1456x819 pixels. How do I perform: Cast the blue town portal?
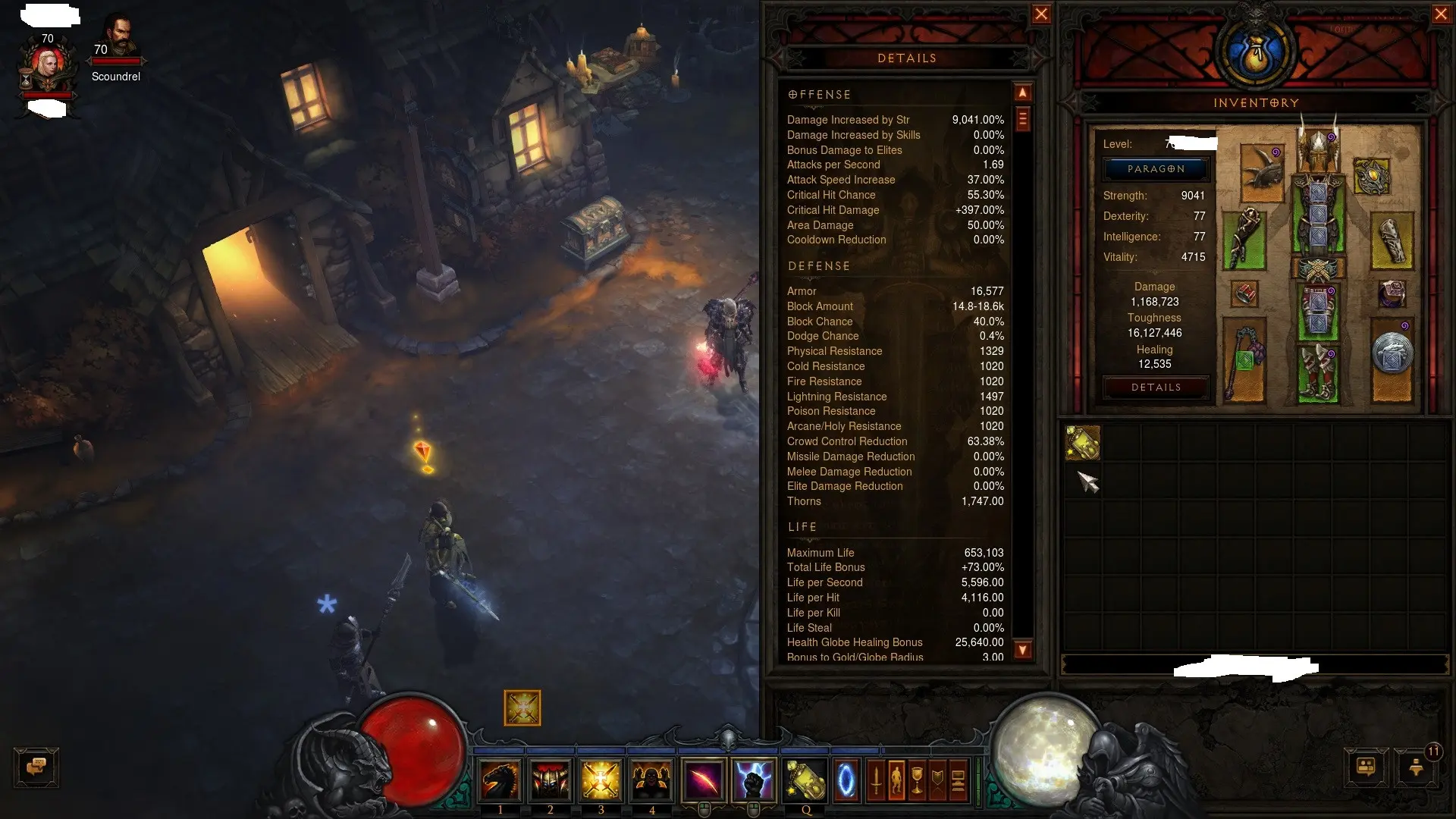coord(846,781)
